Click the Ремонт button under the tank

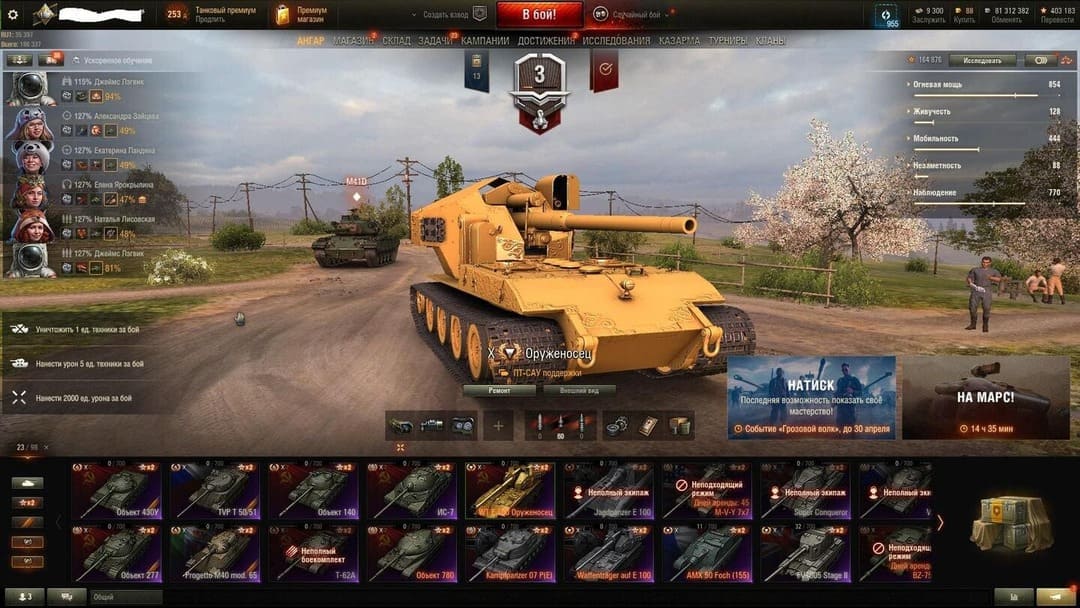click(x=499, y=390)
